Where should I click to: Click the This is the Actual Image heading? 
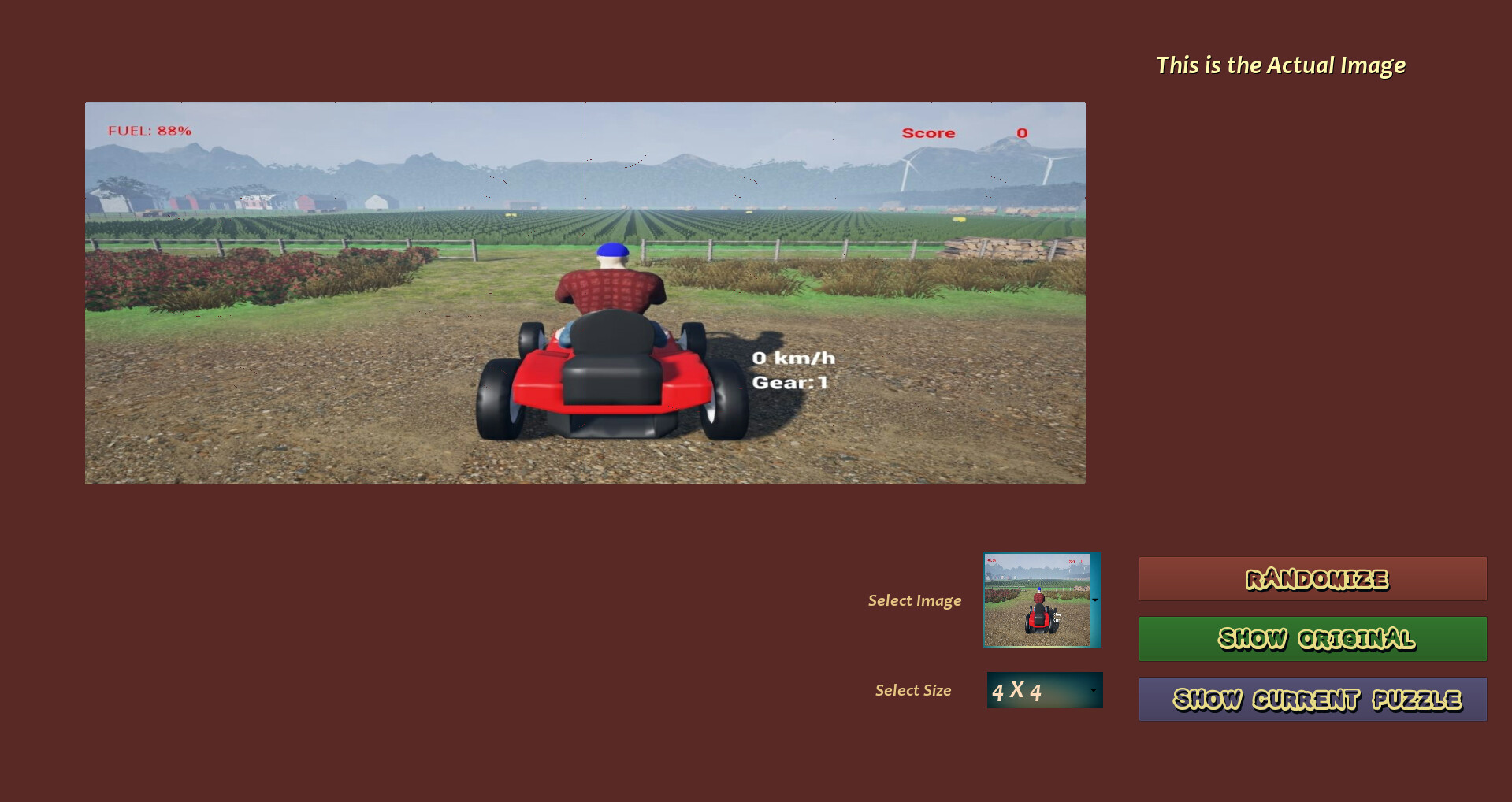coord(1280,65)
